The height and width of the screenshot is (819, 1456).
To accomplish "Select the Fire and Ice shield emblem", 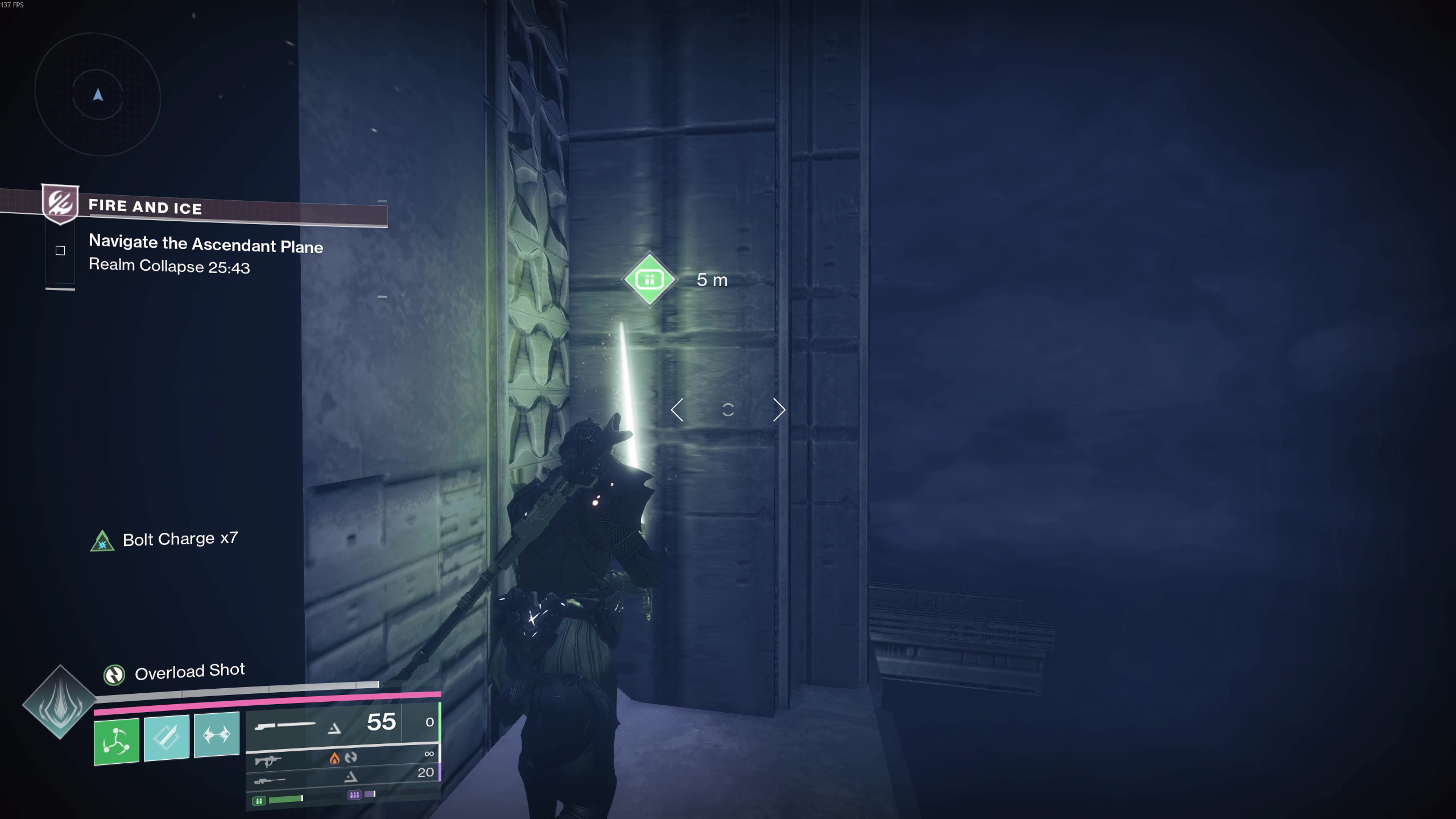I will point(60,203).
